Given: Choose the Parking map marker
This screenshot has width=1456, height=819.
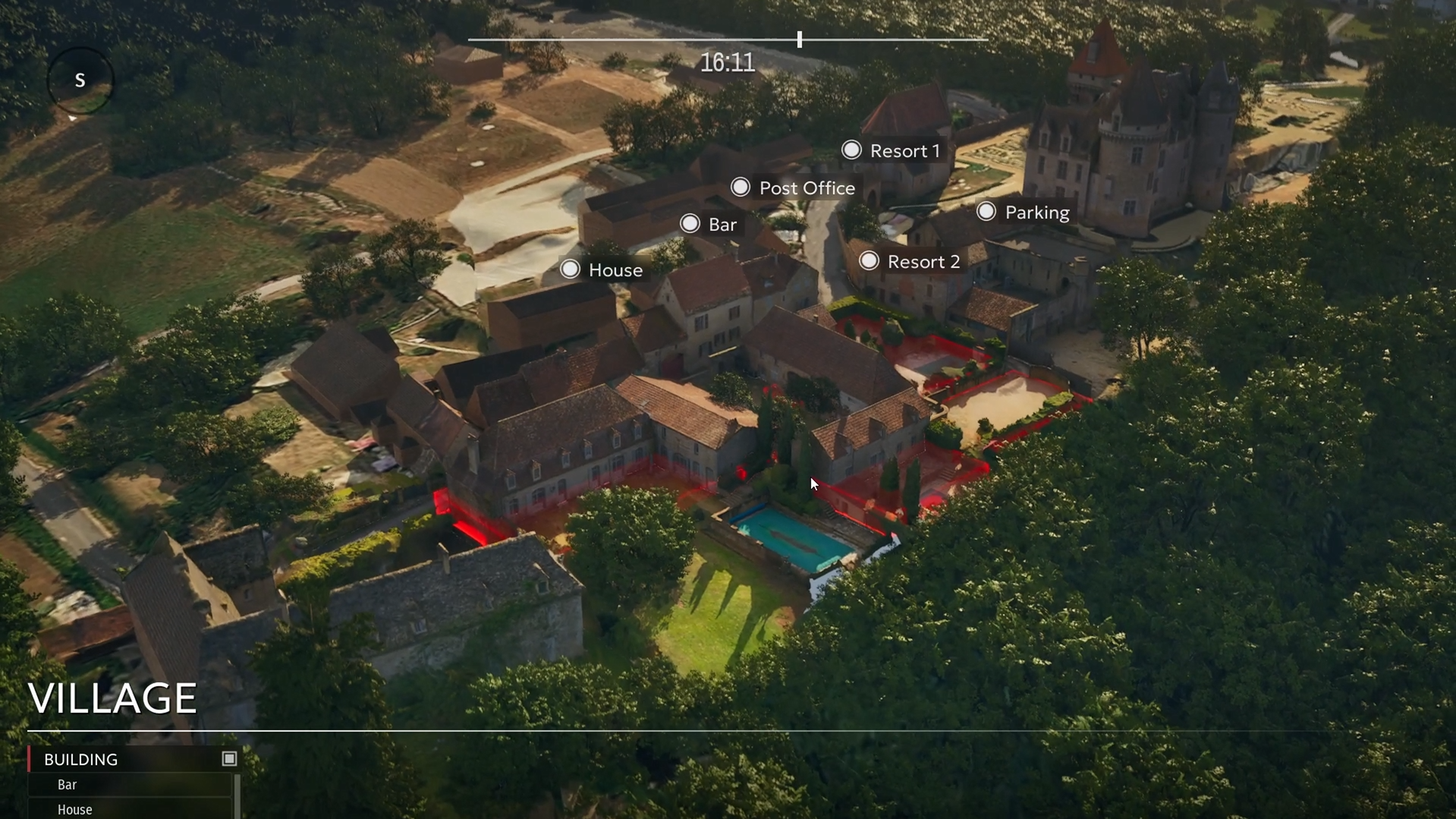Looking at the screenshot, I should tap(986, 212).
